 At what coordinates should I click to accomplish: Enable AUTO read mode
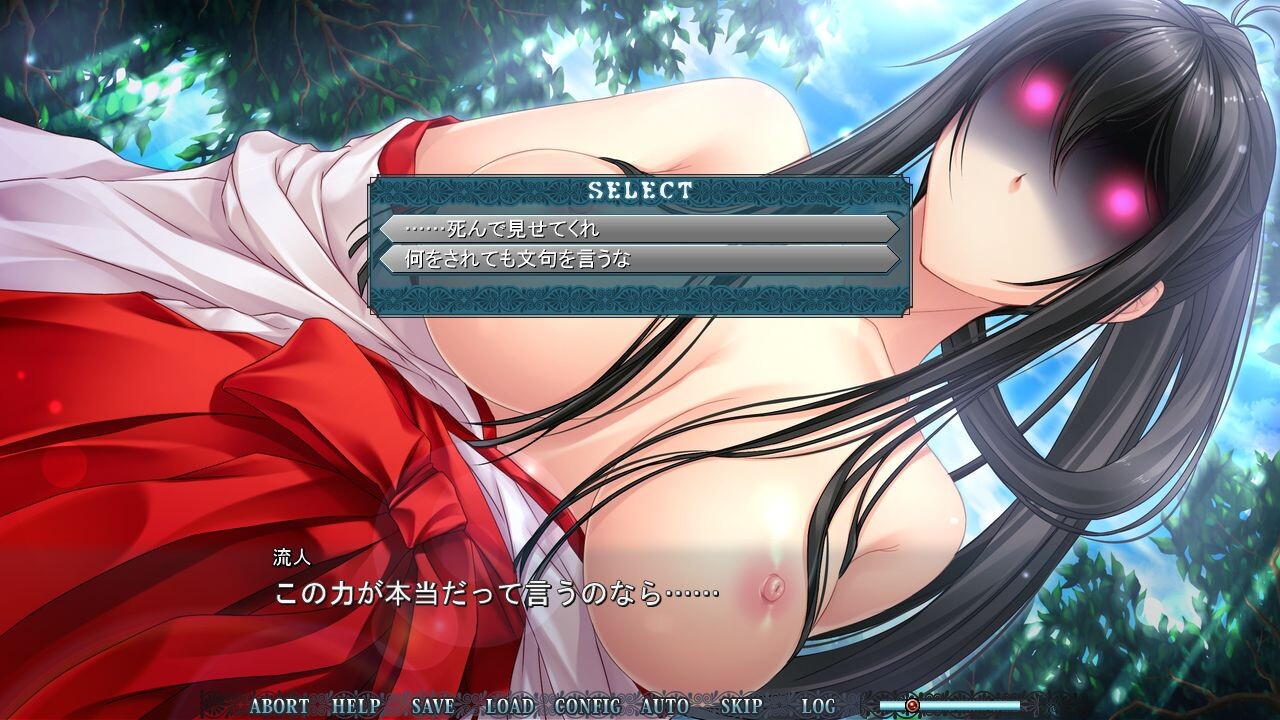(666, 703)
